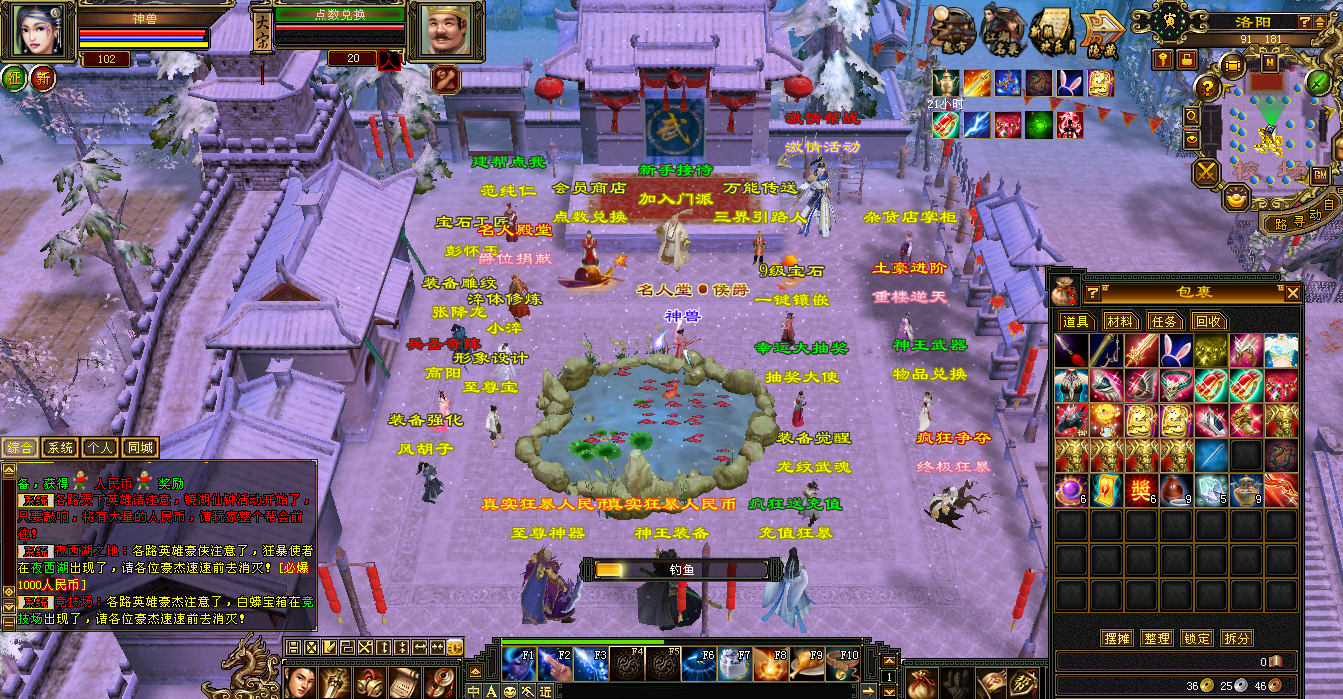Click the 锁定 lock button
The width and height of the screenshot is (1343, 699).
(x=1197, y=638)
